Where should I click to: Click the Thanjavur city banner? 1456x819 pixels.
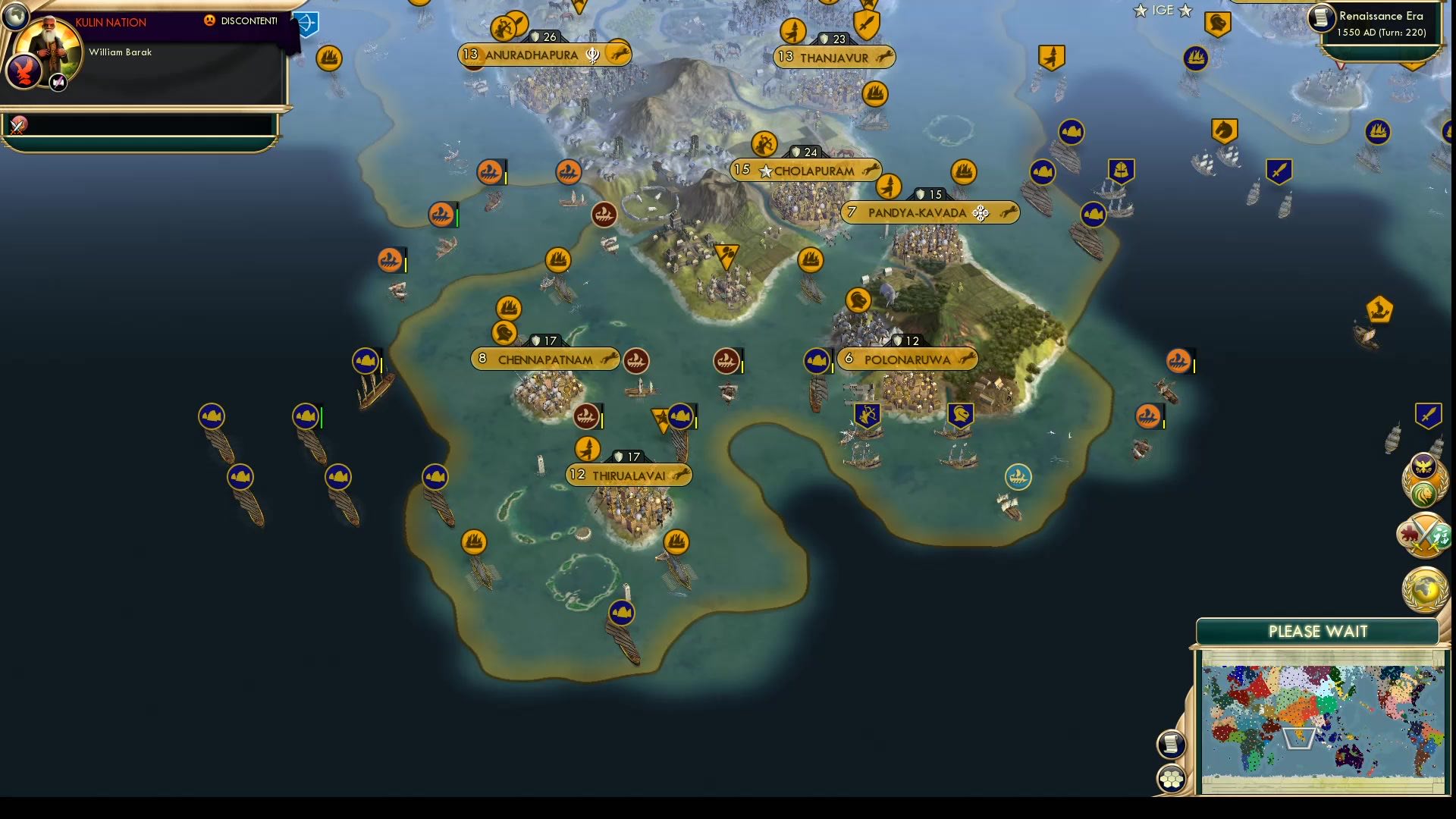pos(834,56)
